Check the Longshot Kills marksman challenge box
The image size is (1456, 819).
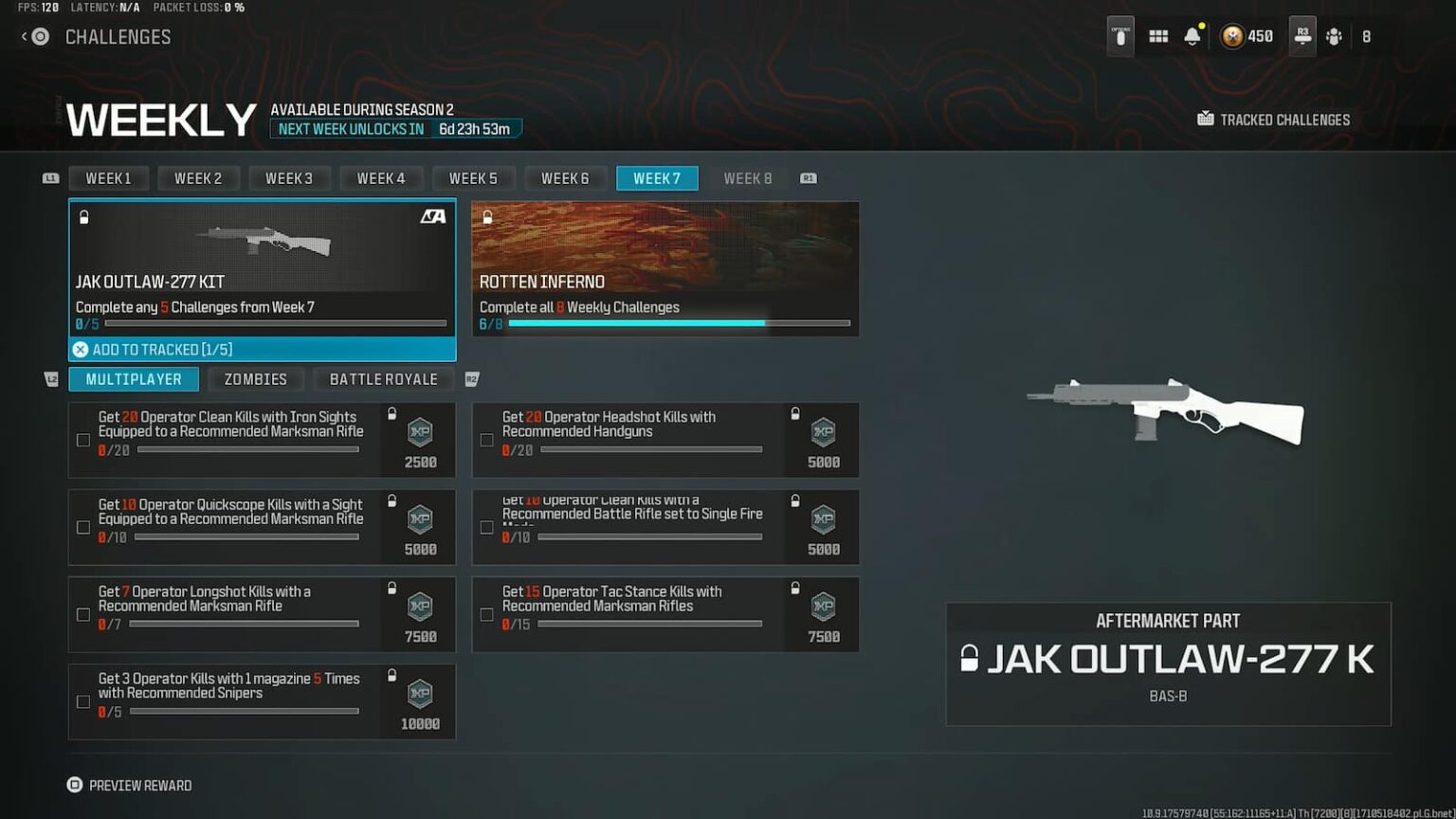pos(83,614)
